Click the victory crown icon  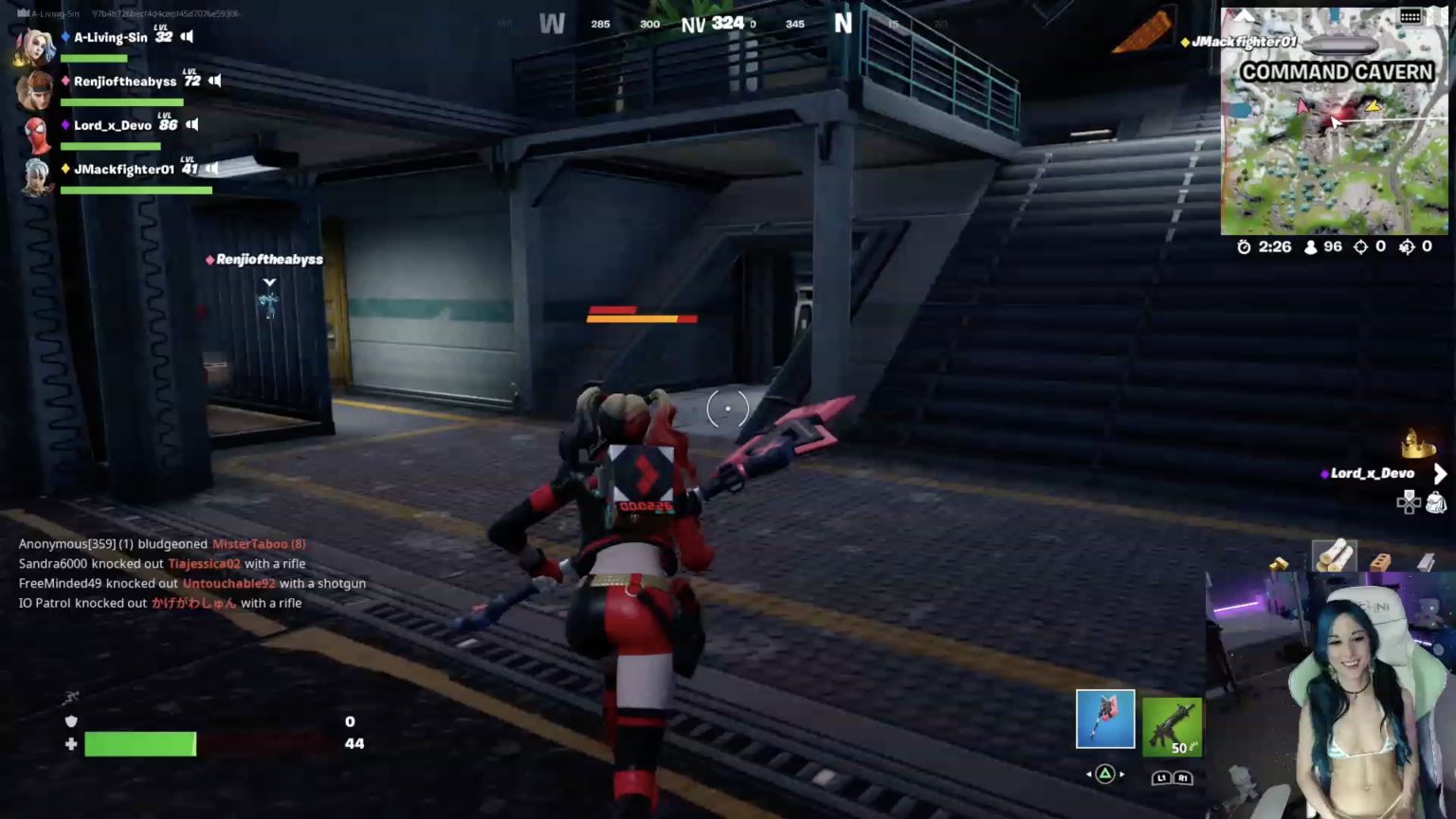(x=1417, y=444)
